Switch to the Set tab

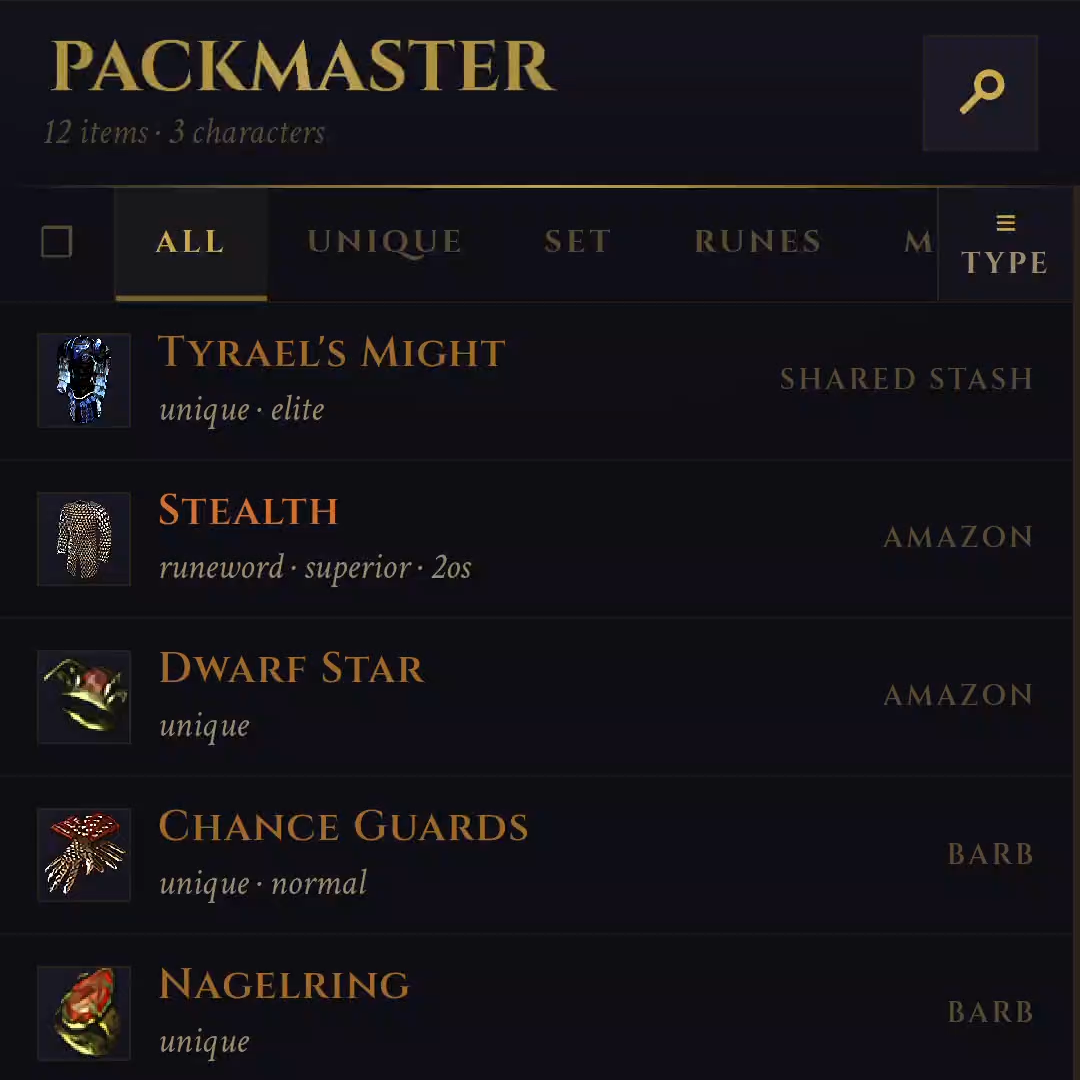pyautogui.click(x=577, y=243)
